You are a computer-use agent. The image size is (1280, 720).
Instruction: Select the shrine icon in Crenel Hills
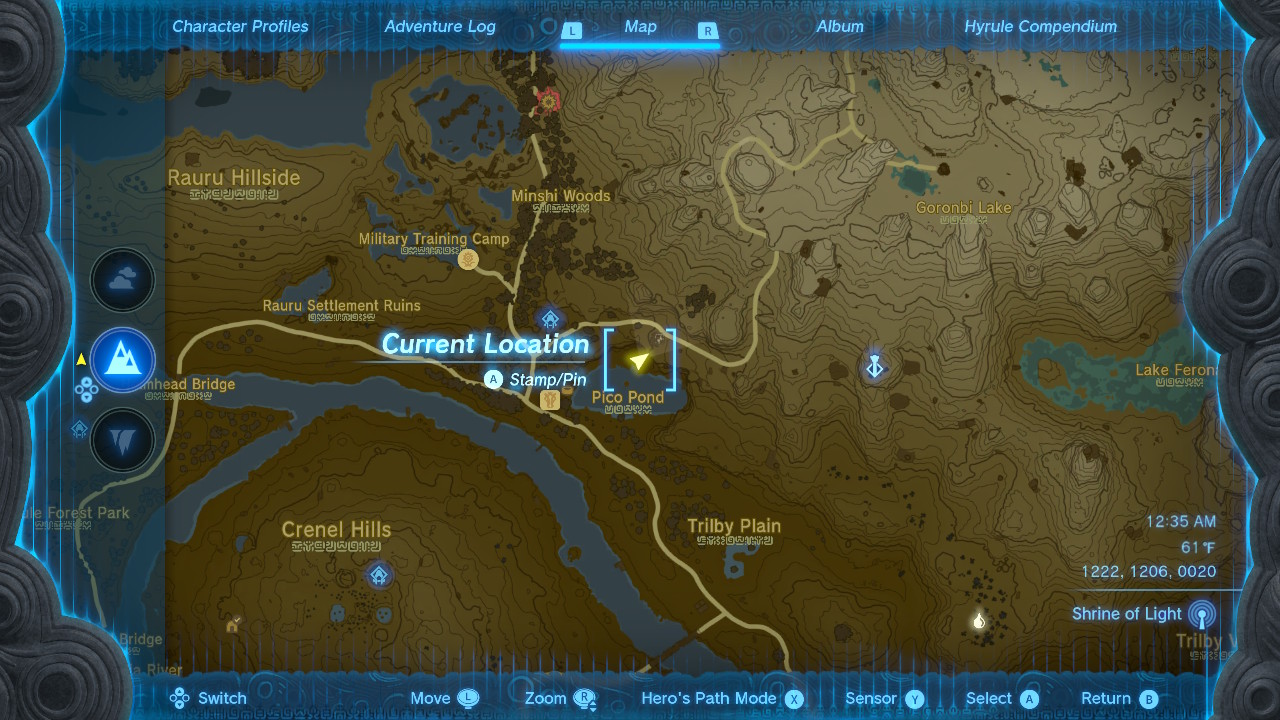378,575
